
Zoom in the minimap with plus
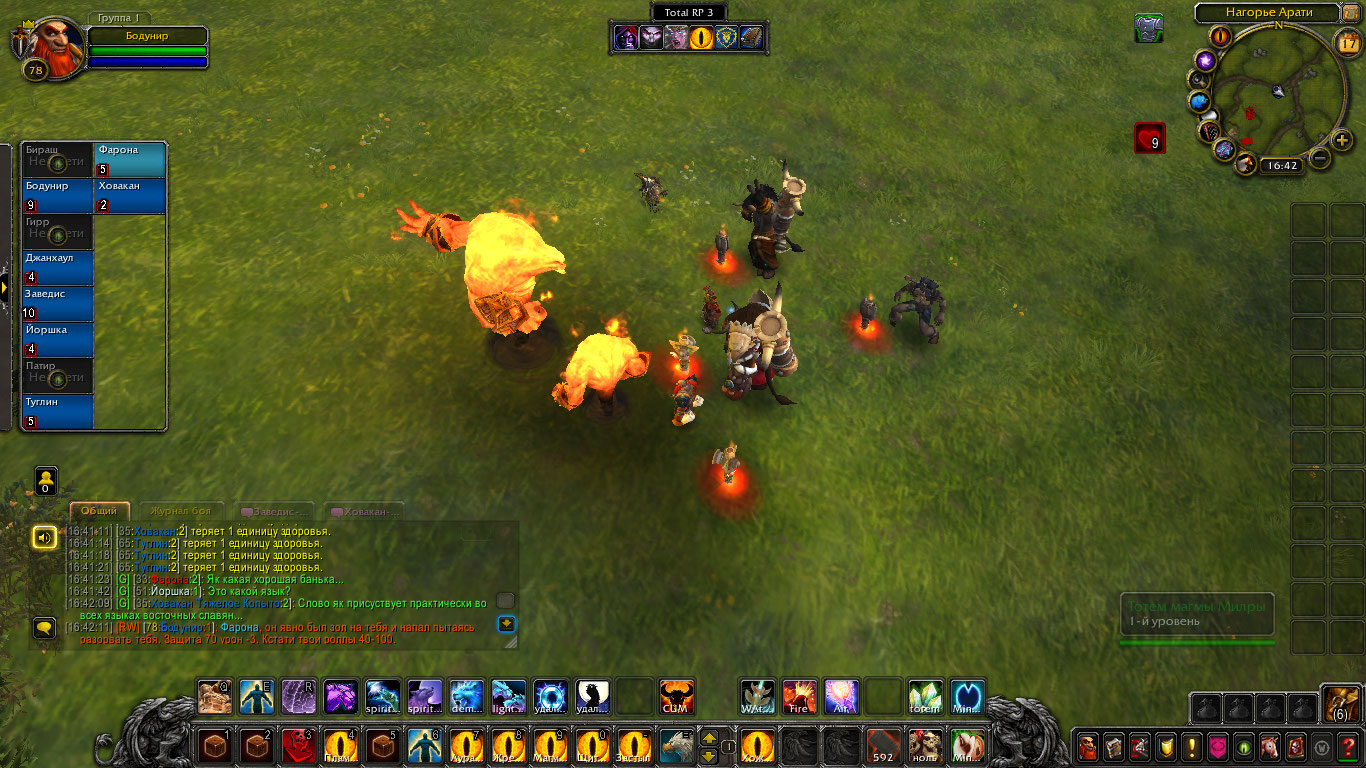coord(1343,140)
